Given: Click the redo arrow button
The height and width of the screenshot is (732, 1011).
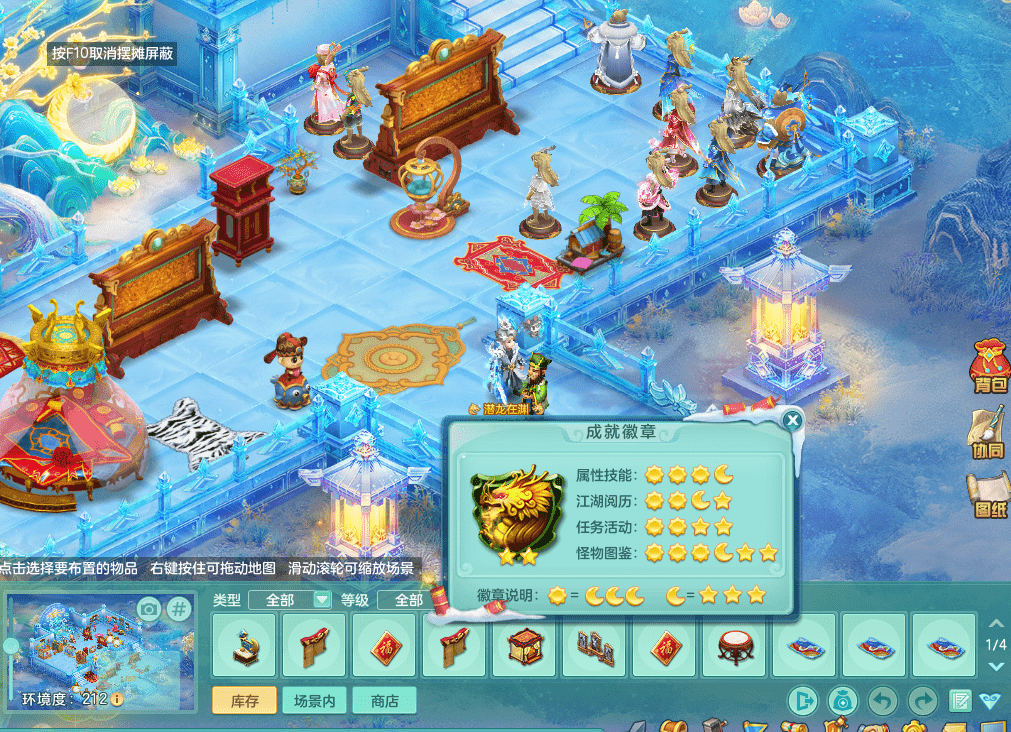Looking at the screenshot, I should click(x=921, y=700).
